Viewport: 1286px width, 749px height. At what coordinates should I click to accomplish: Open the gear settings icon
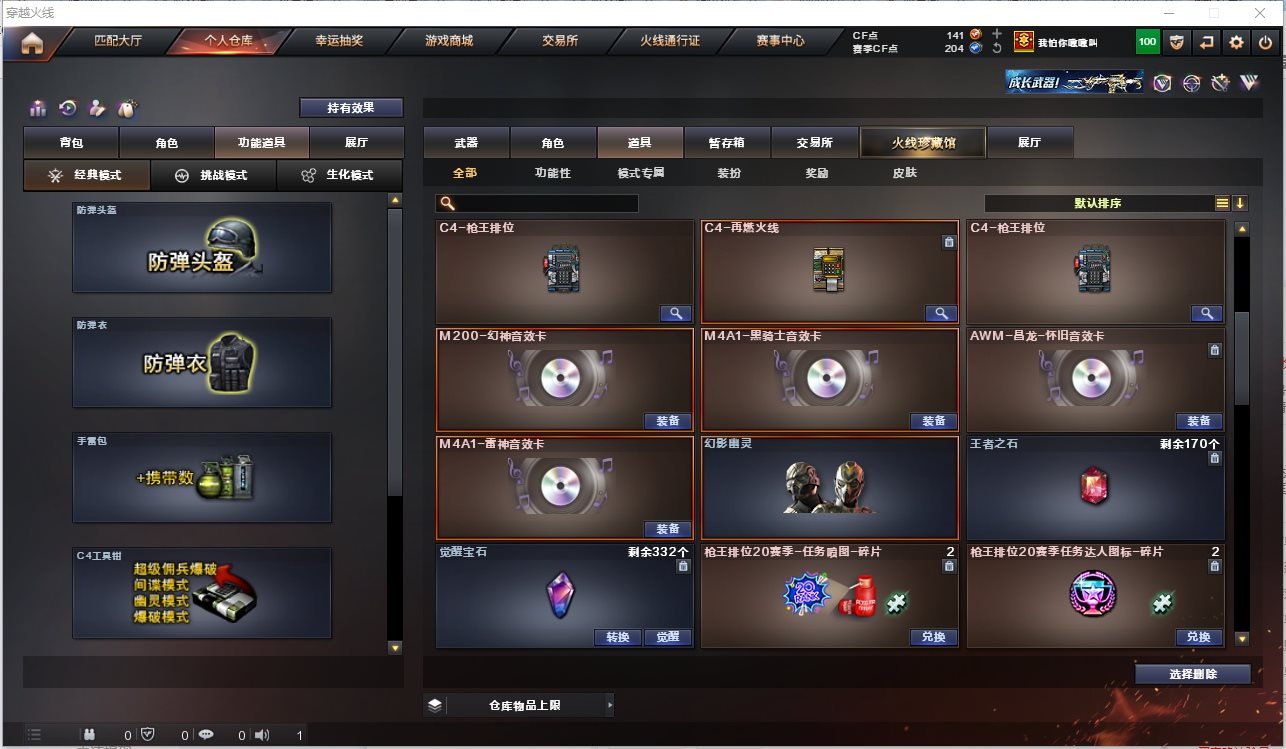click(1237, 42)
